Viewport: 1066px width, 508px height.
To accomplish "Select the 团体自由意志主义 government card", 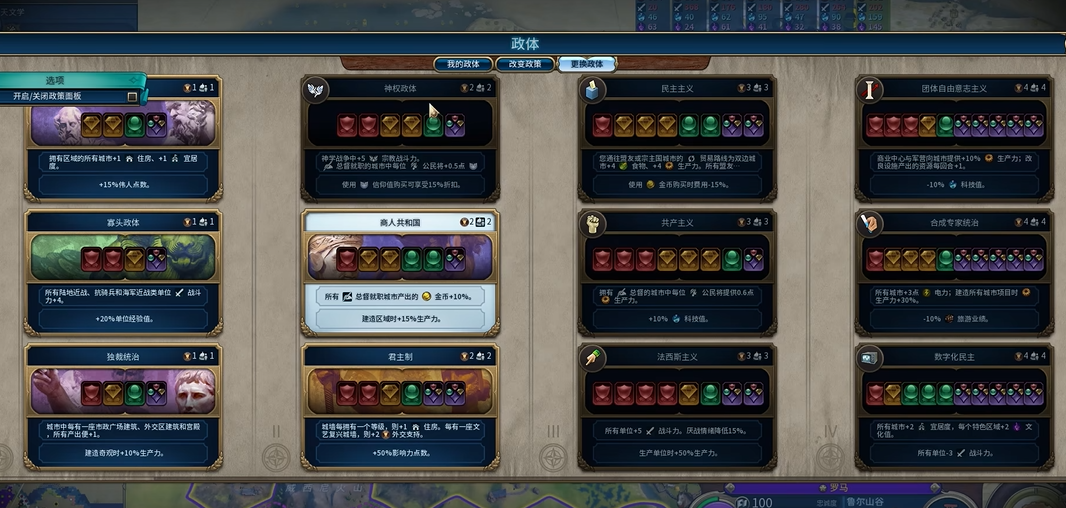I will coord(954,137).
